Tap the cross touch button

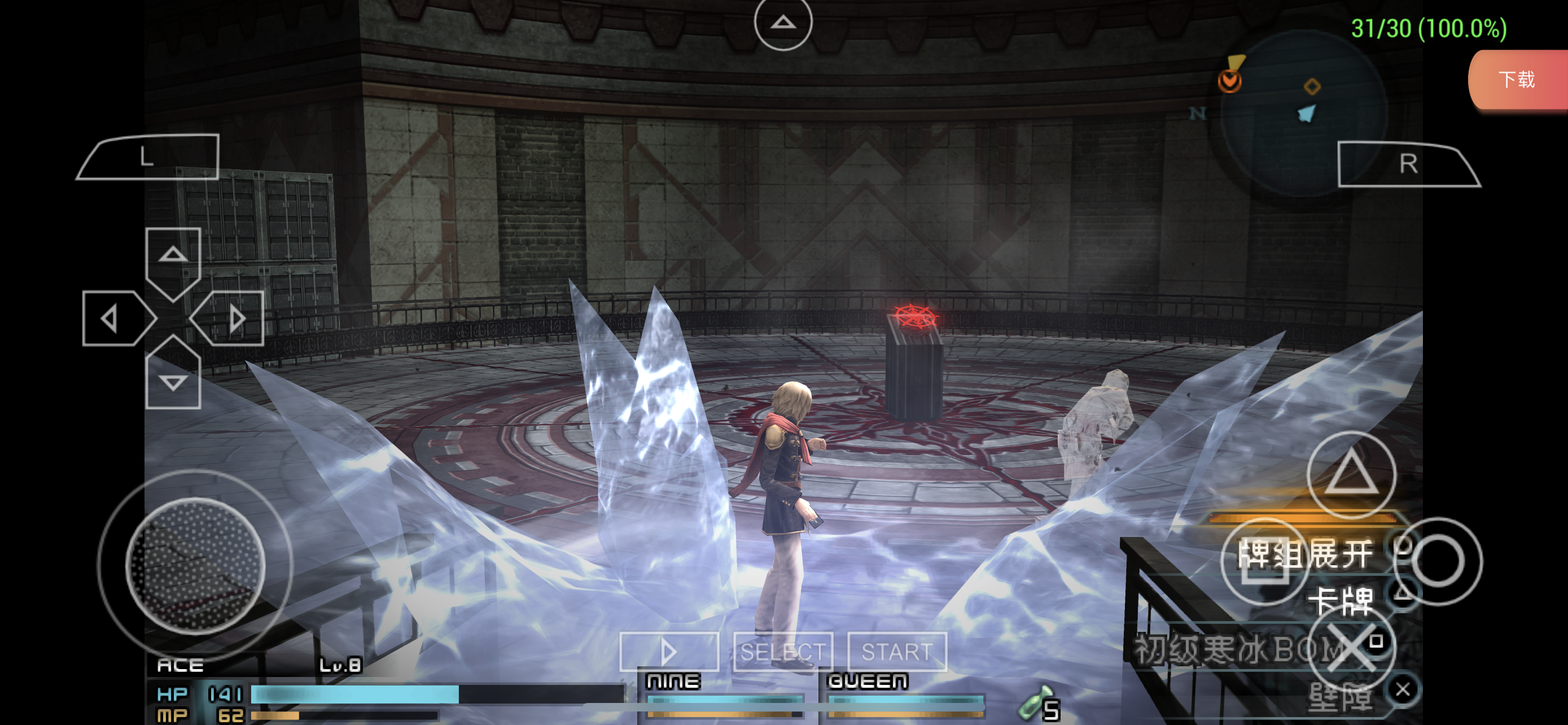coord(1351,648)
